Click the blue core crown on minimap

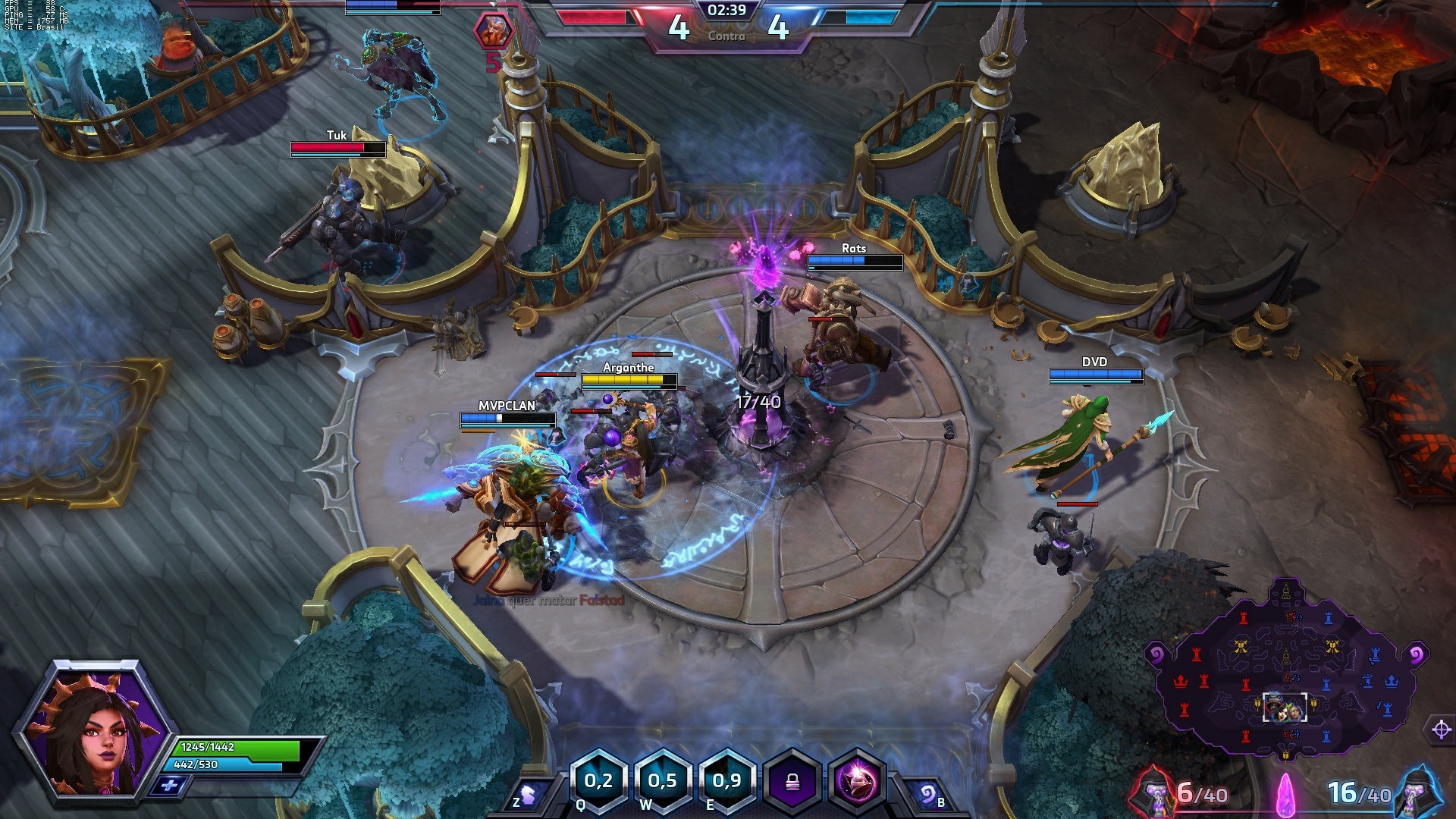point(1391,682)
